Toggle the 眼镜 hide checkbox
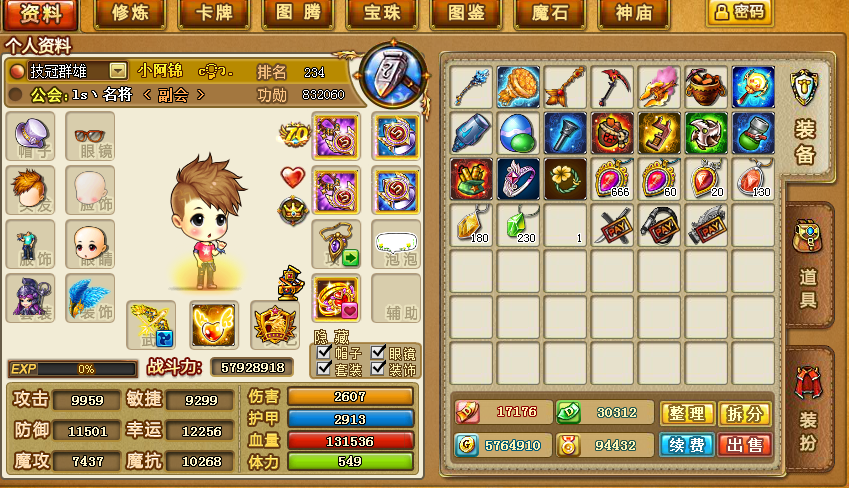849x488 pixels. pyautogui.click(x=379, y=352)
